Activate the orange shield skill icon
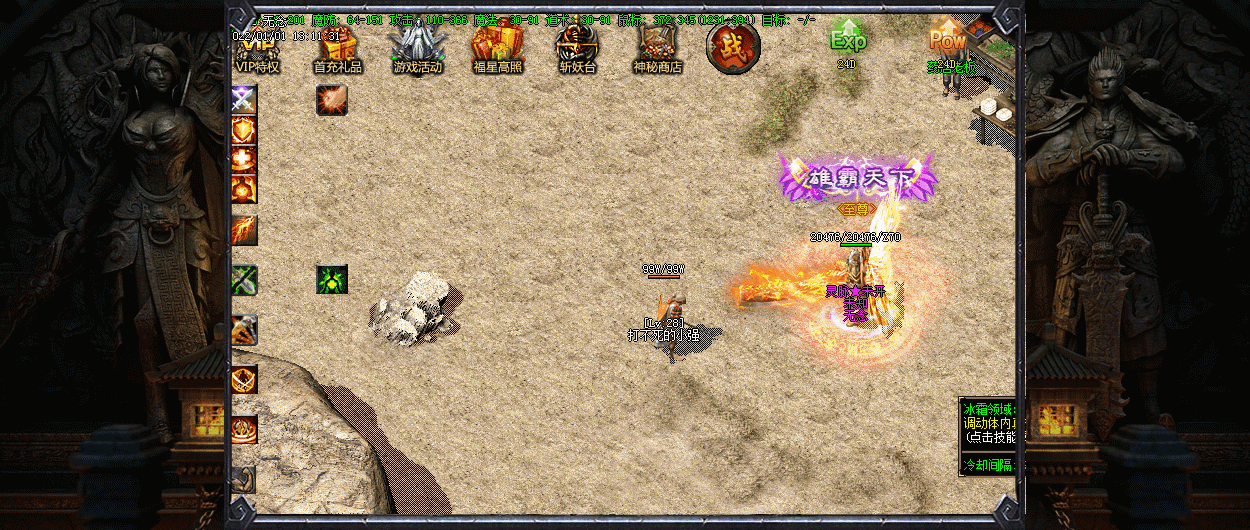Viewport: 1250px width, 530px height. pos(245,129)
